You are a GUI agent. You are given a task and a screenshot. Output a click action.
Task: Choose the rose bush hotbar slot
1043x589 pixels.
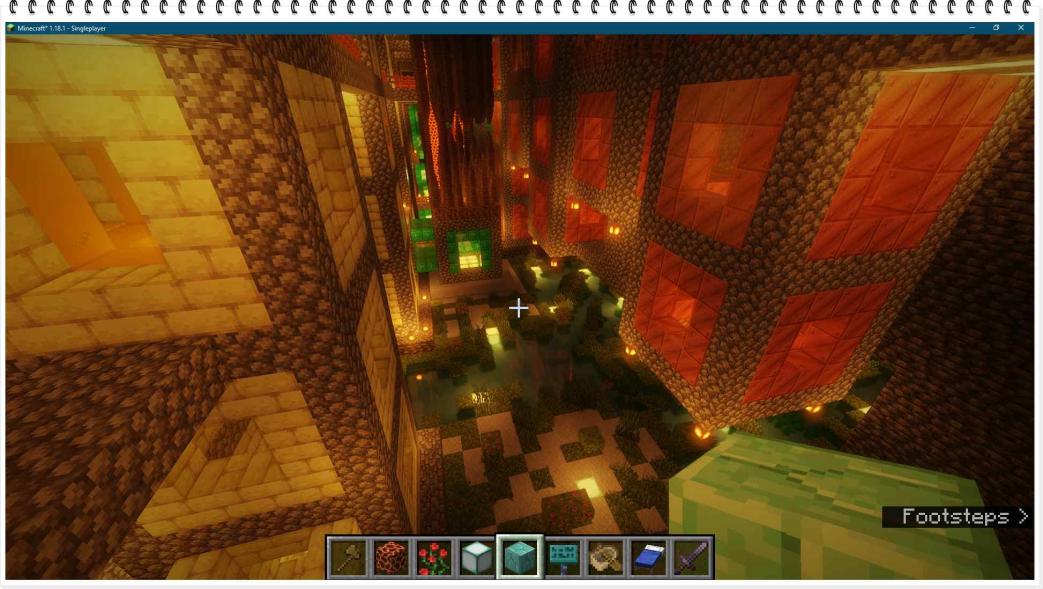[x=434, y=558]
